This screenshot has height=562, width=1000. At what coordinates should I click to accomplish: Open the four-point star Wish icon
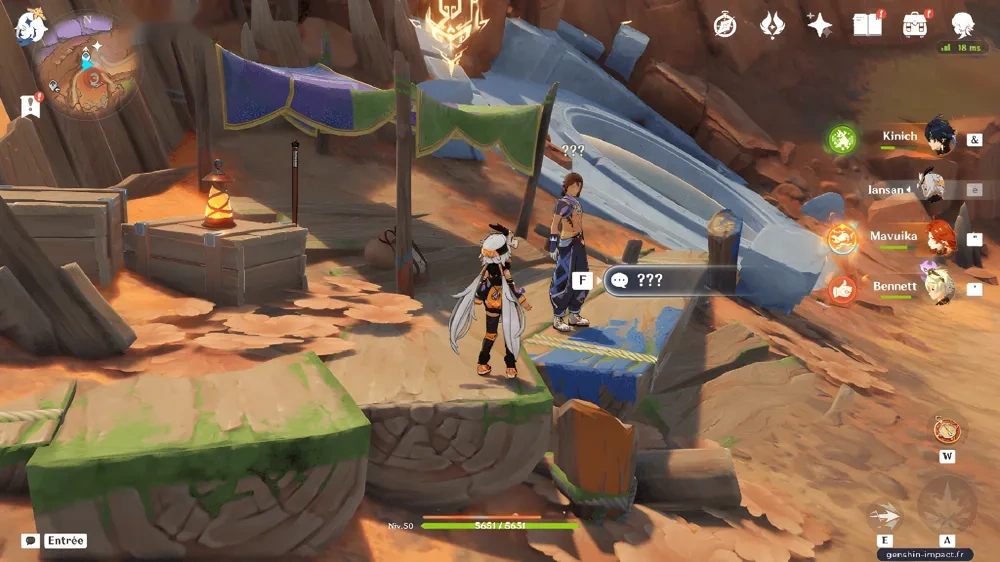820,25
